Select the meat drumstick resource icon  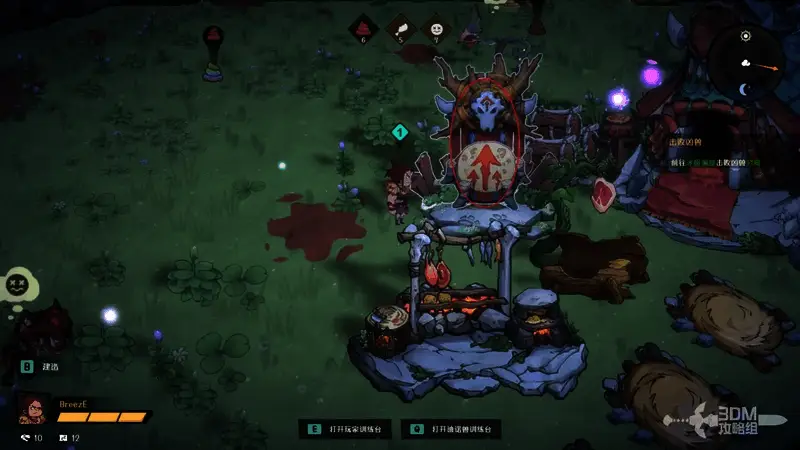(400, 29)
